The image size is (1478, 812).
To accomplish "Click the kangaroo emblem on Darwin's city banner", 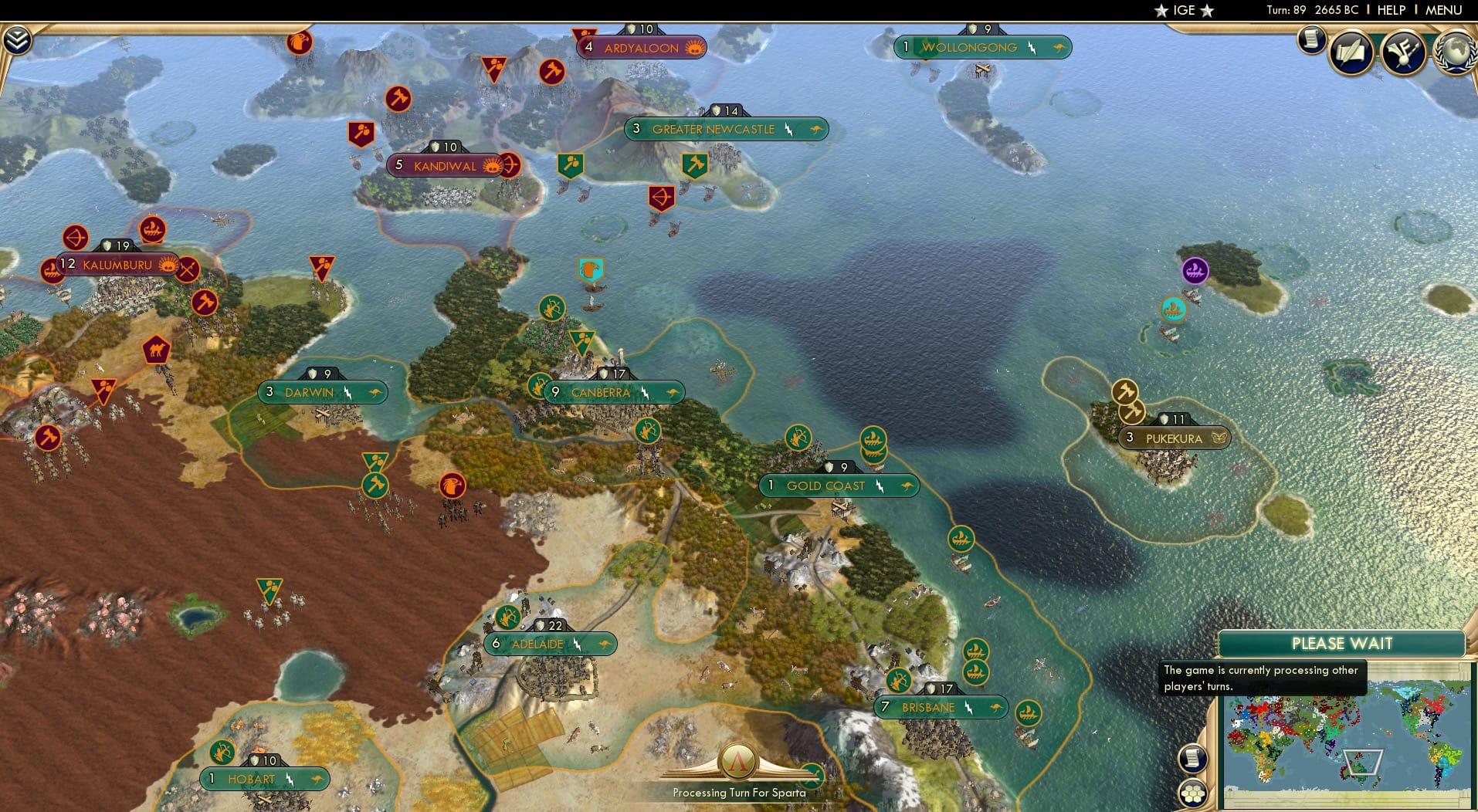I will [374, 392].
